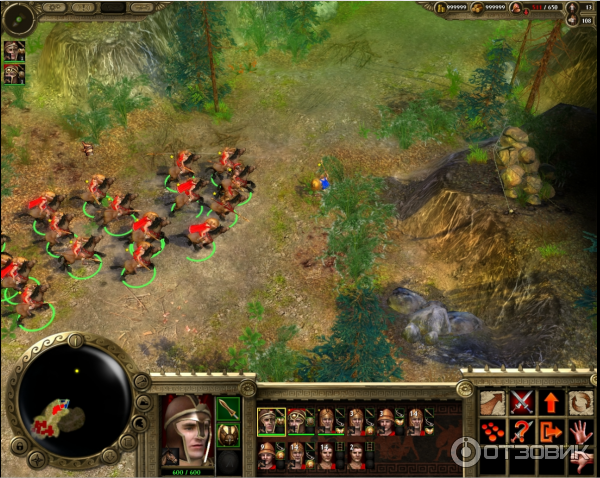Choose the round shield item slot

click(x=228, y=435)
